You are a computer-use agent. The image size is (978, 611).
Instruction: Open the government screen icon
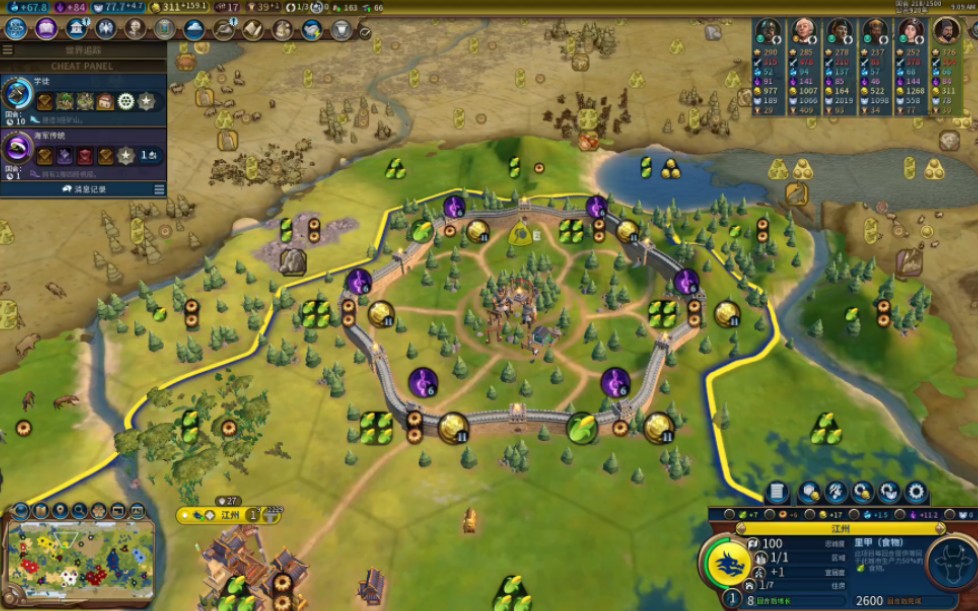click(x=76, y=29)
